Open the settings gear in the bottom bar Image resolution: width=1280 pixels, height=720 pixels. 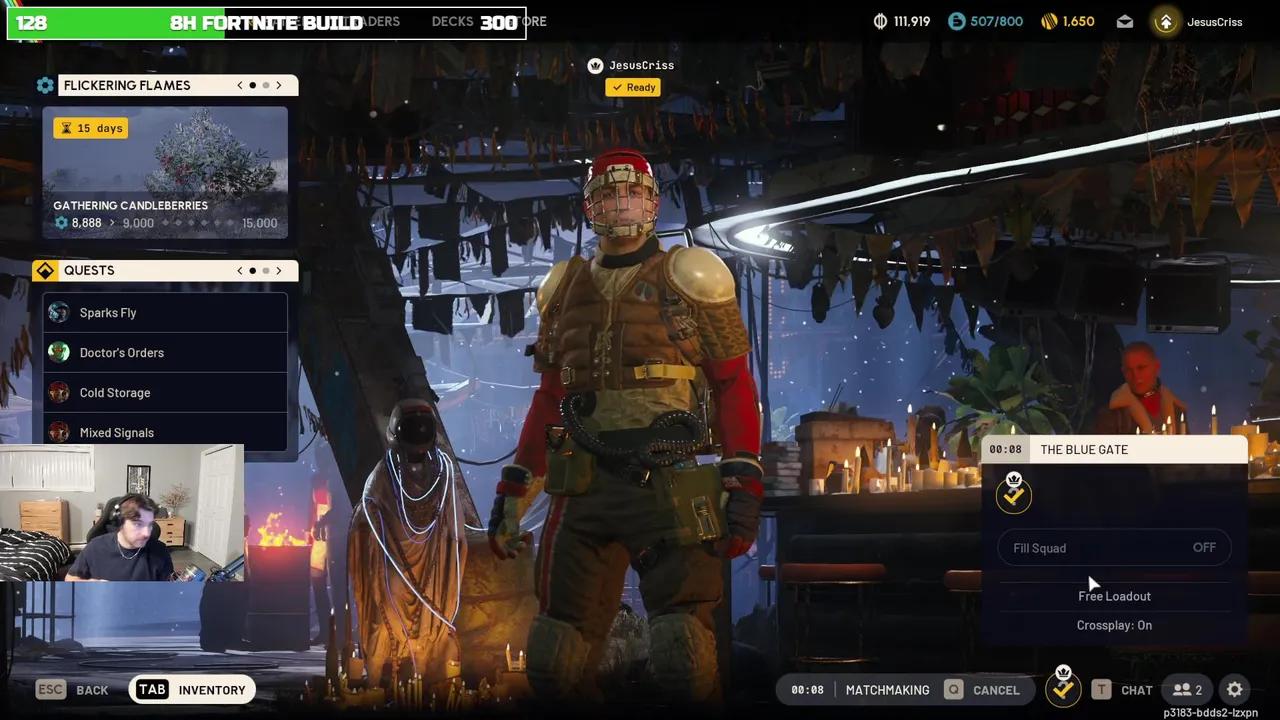pos(1234,689)
